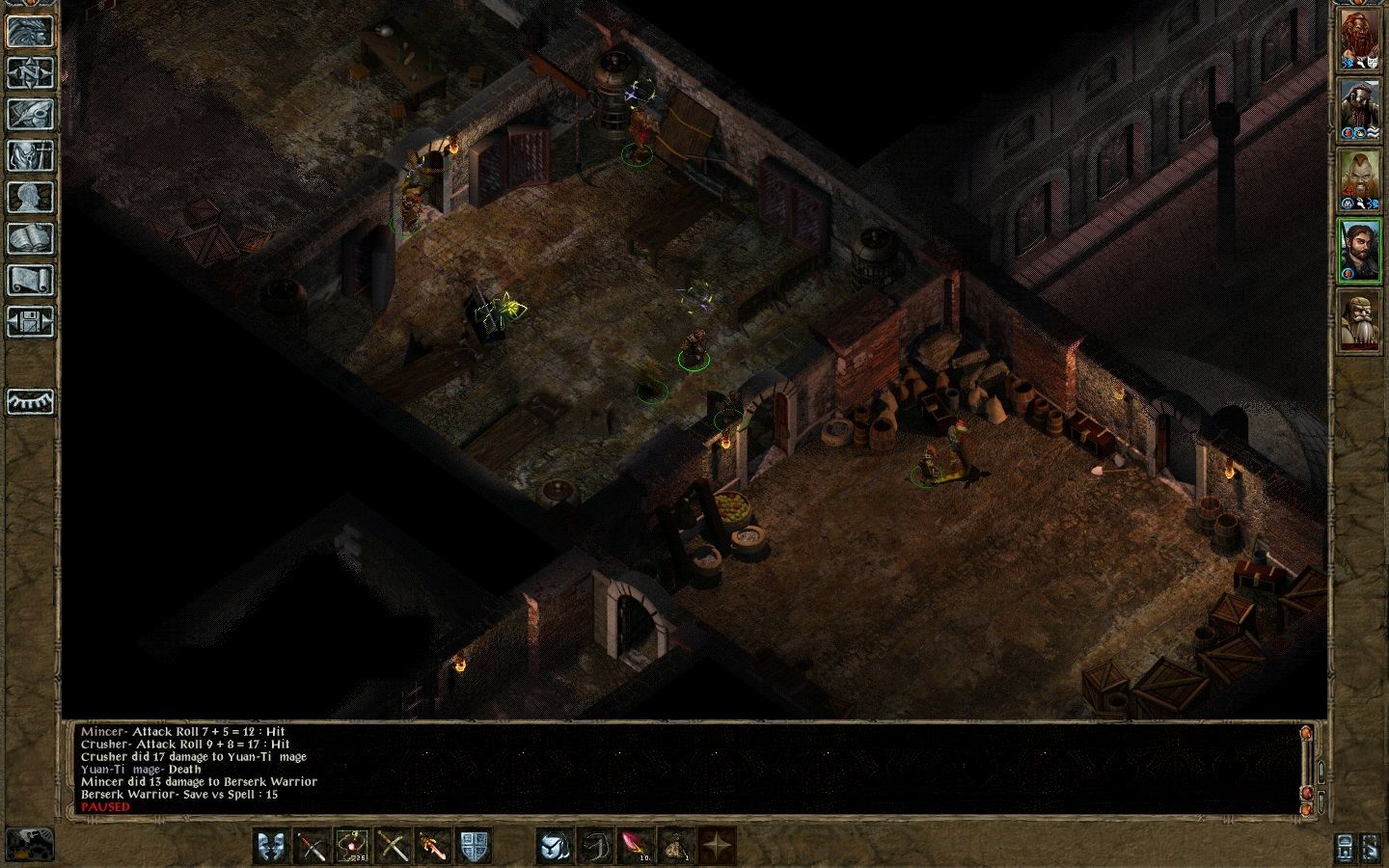The width and height of the screenshot is (1389, 868).
Task: Equip the quick weapon marked with 26 ammo
Action: coord(352,846)
